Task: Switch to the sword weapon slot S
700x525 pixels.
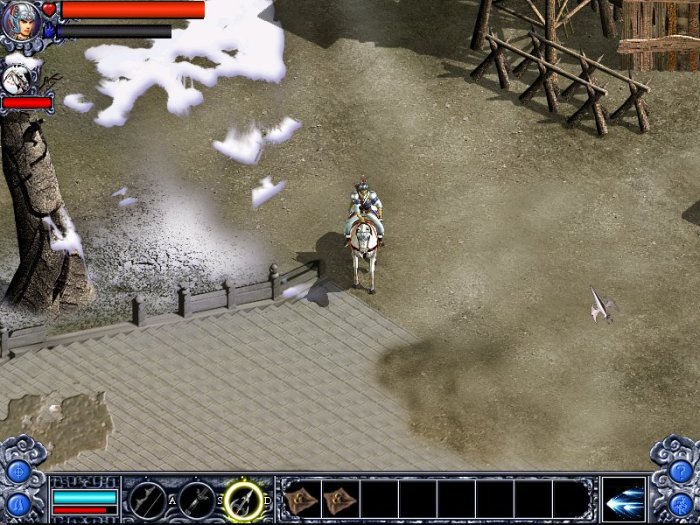Action: pos(196,499)
